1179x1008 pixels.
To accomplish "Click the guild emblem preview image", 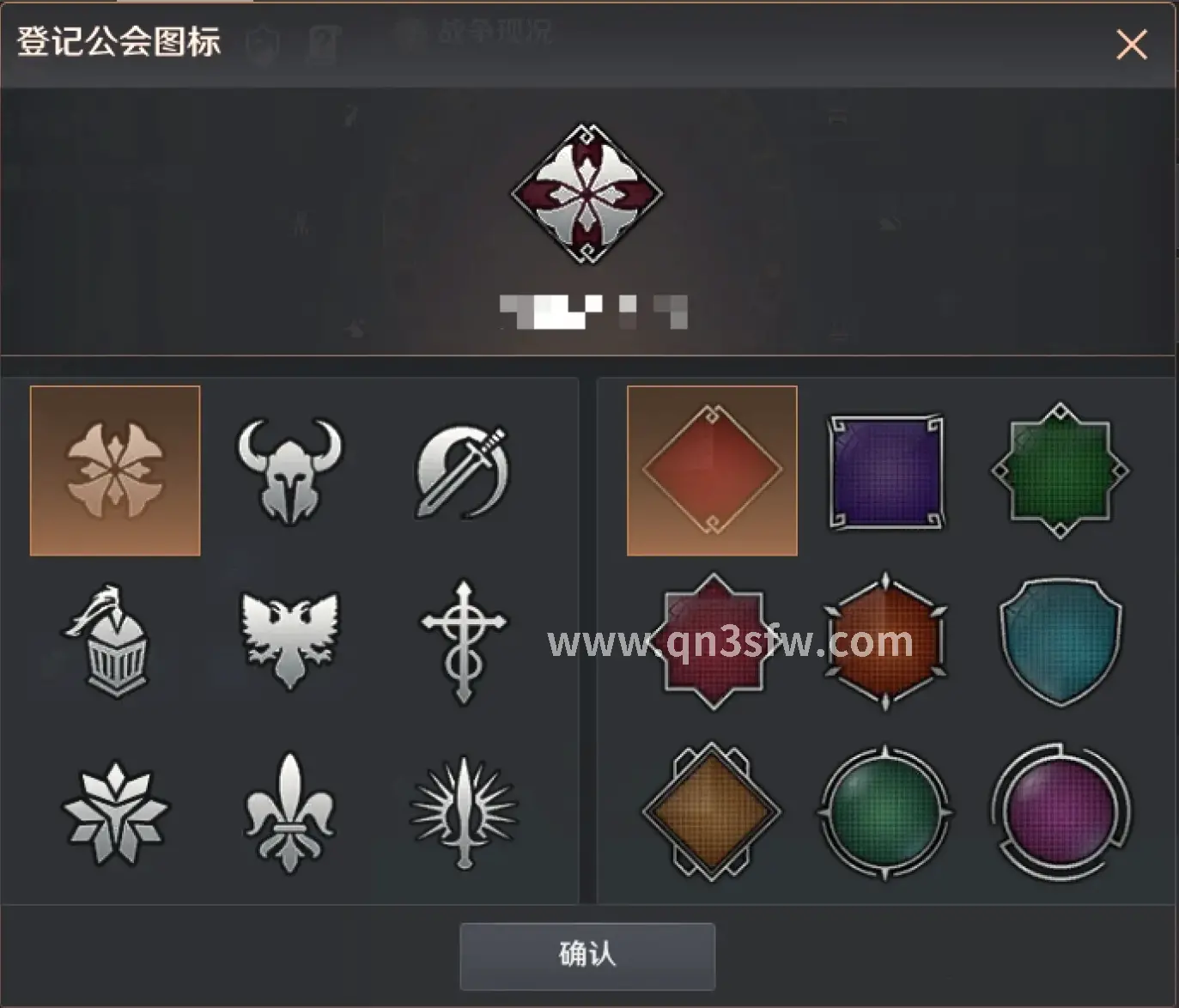I will tap(586, 191).
